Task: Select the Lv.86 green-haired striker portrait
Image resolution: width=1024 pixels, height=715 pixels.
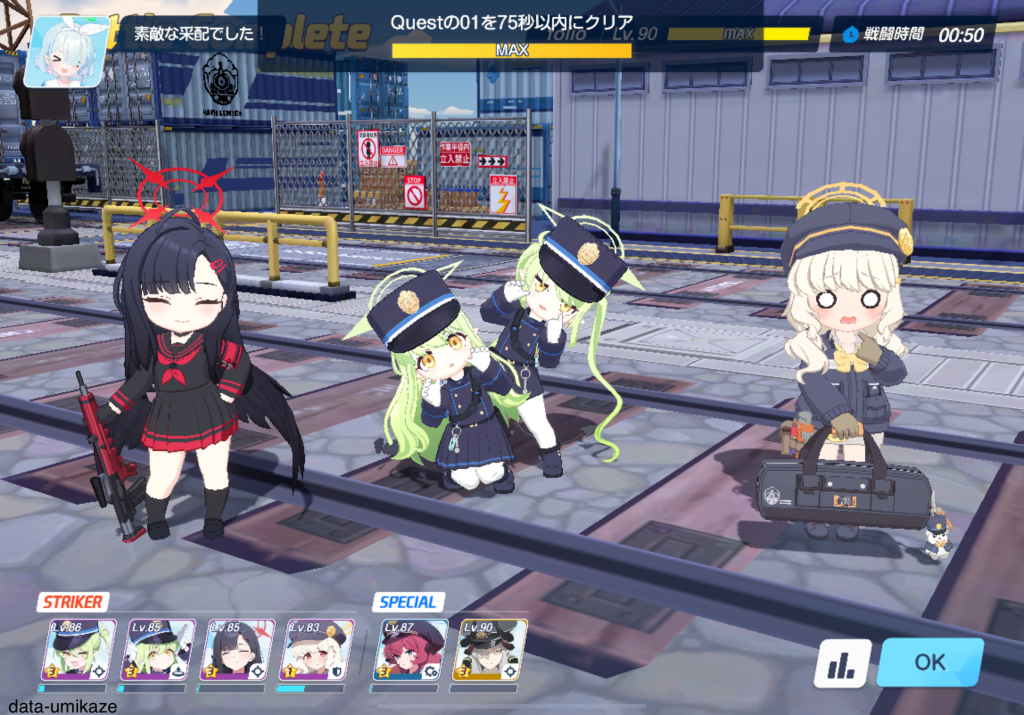Action: tap(78, 651)
